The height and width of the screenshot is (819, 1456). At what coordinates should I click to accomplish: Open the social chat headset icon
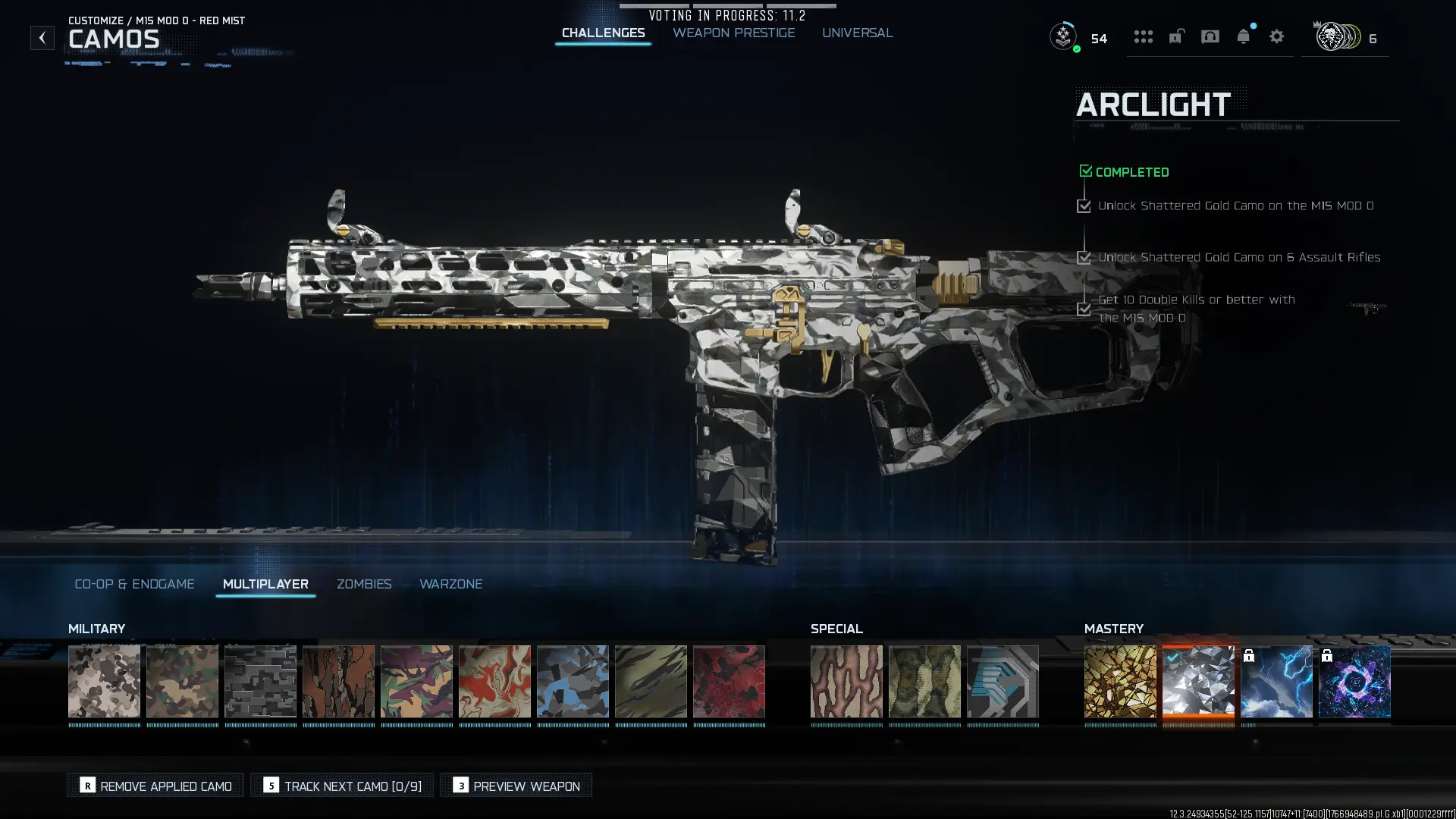pyautogui.click(x=1210, y=36)
